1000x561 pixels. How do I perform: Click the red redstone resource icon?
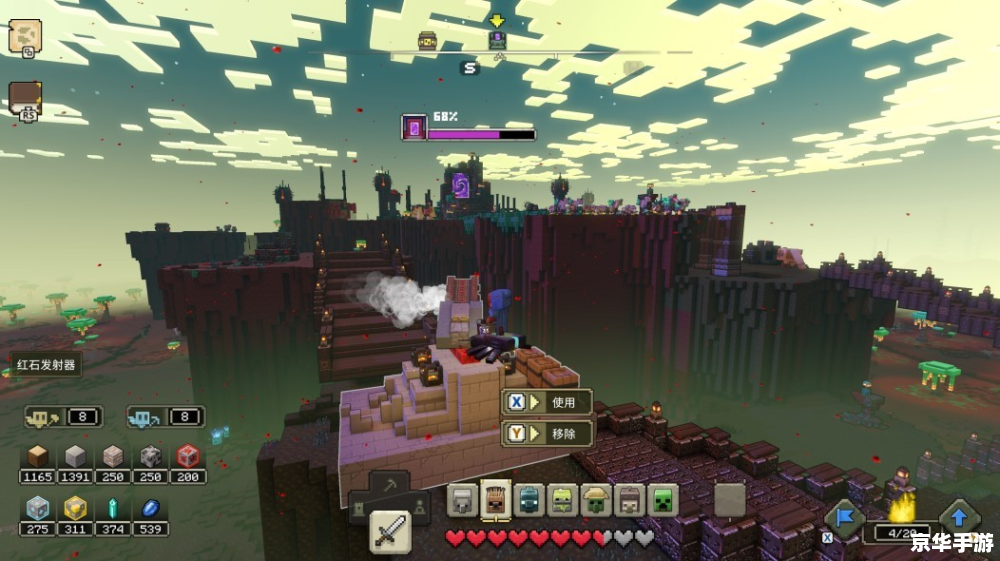tap(188, 457)
